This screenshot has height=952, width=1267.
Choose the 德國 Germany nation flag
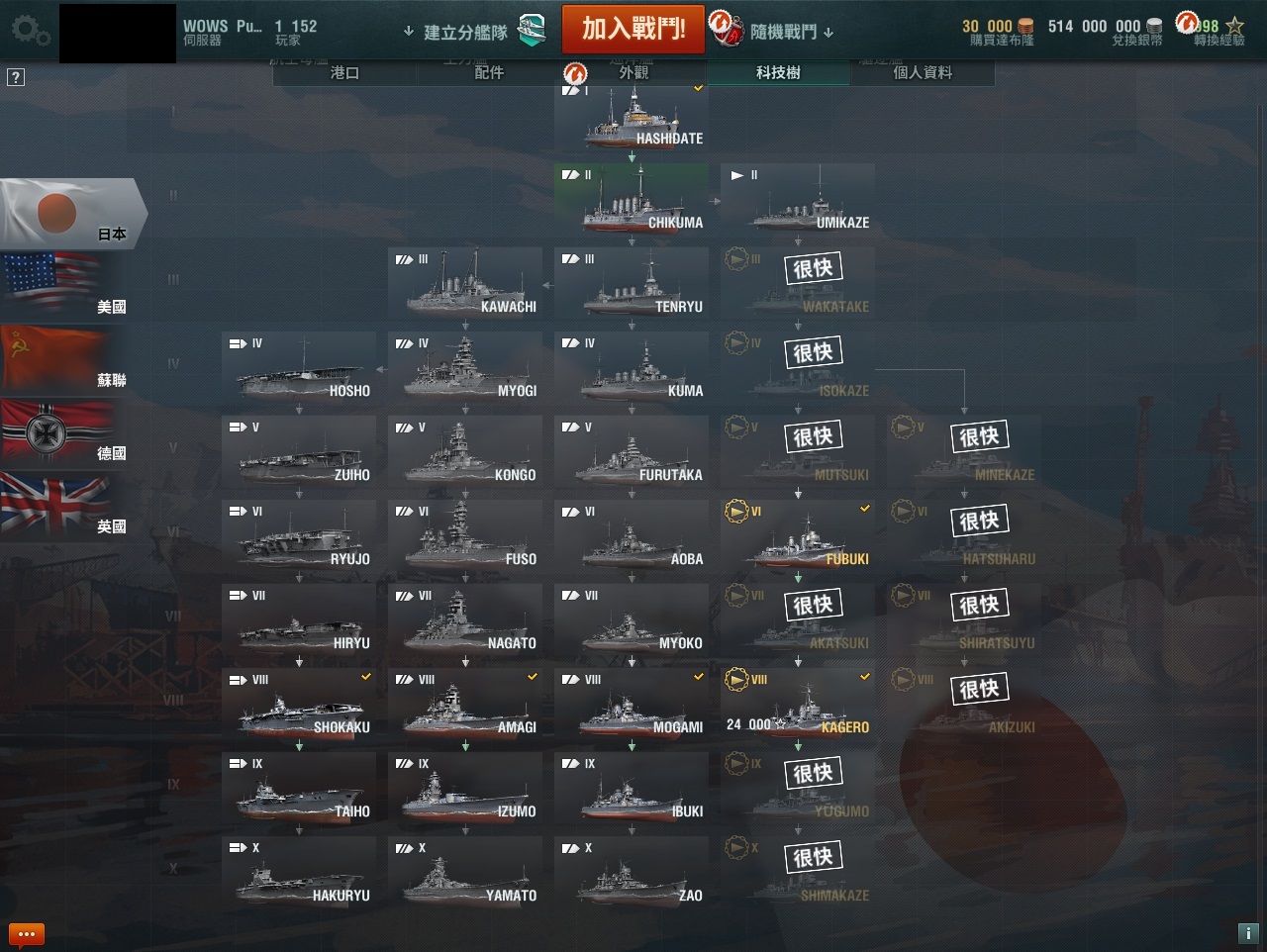pyautogui.click(x=59, y=431)
